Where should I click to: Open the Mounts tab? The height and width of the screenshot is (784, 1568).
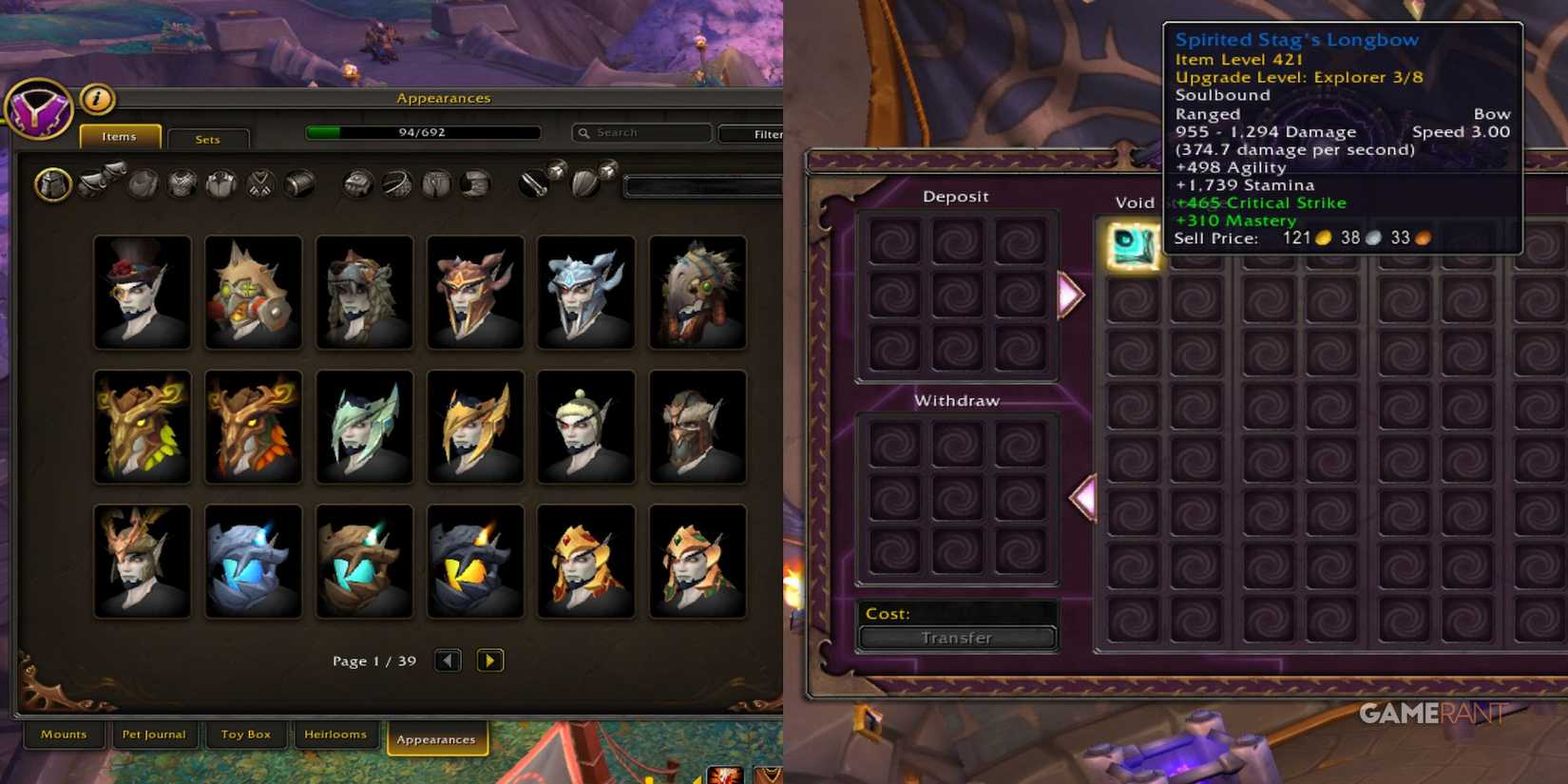[x=63, y=734]
